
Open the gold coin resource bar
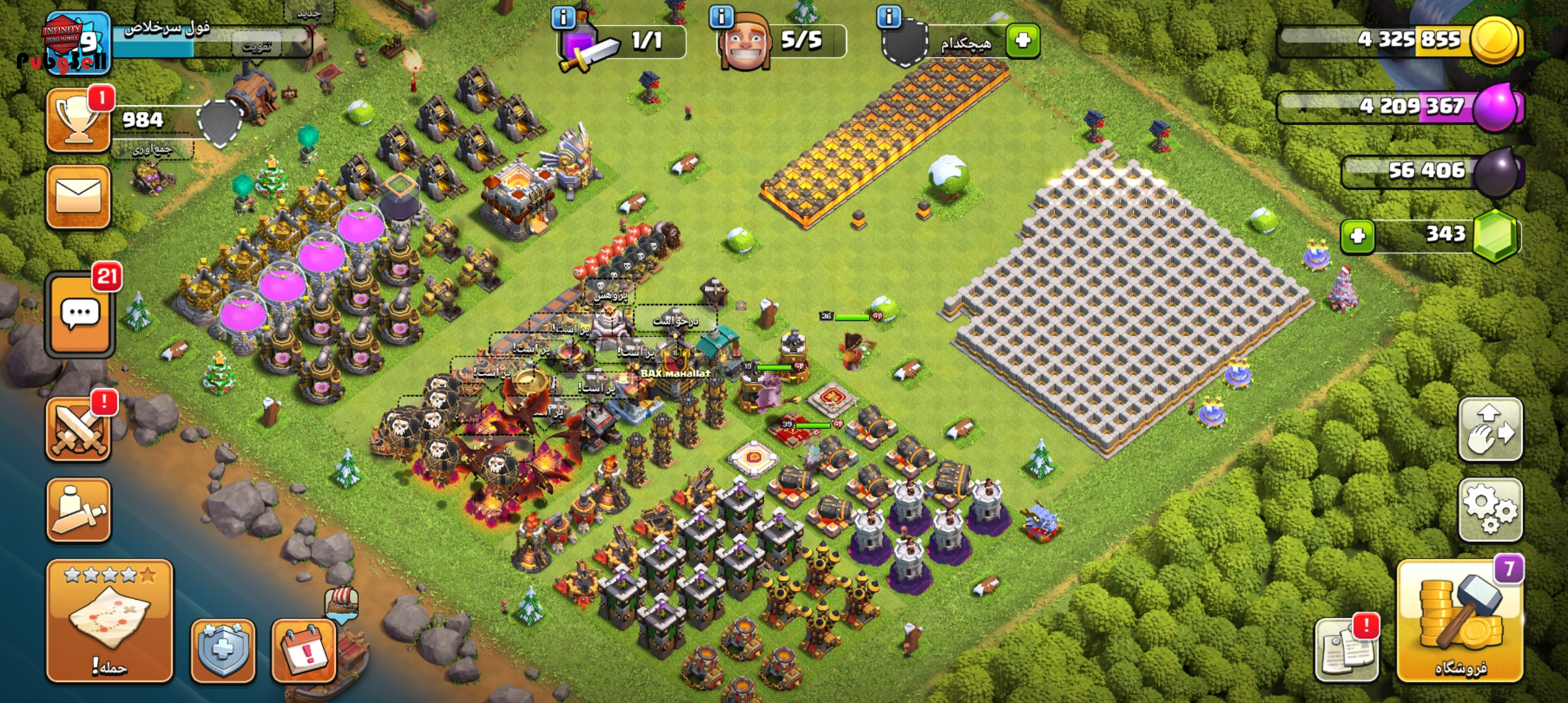coord(1400,40)
